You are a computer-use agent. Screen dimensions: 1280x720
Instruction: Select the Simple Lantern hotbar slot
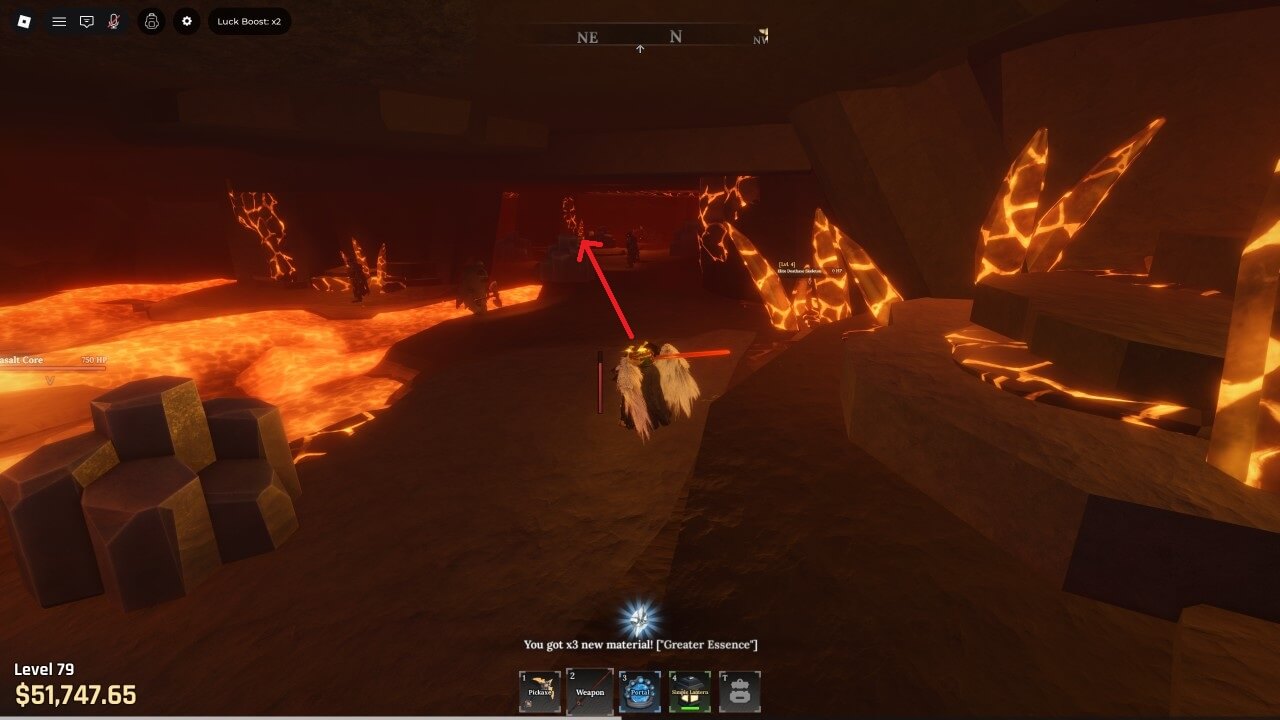tap(690, 691)
